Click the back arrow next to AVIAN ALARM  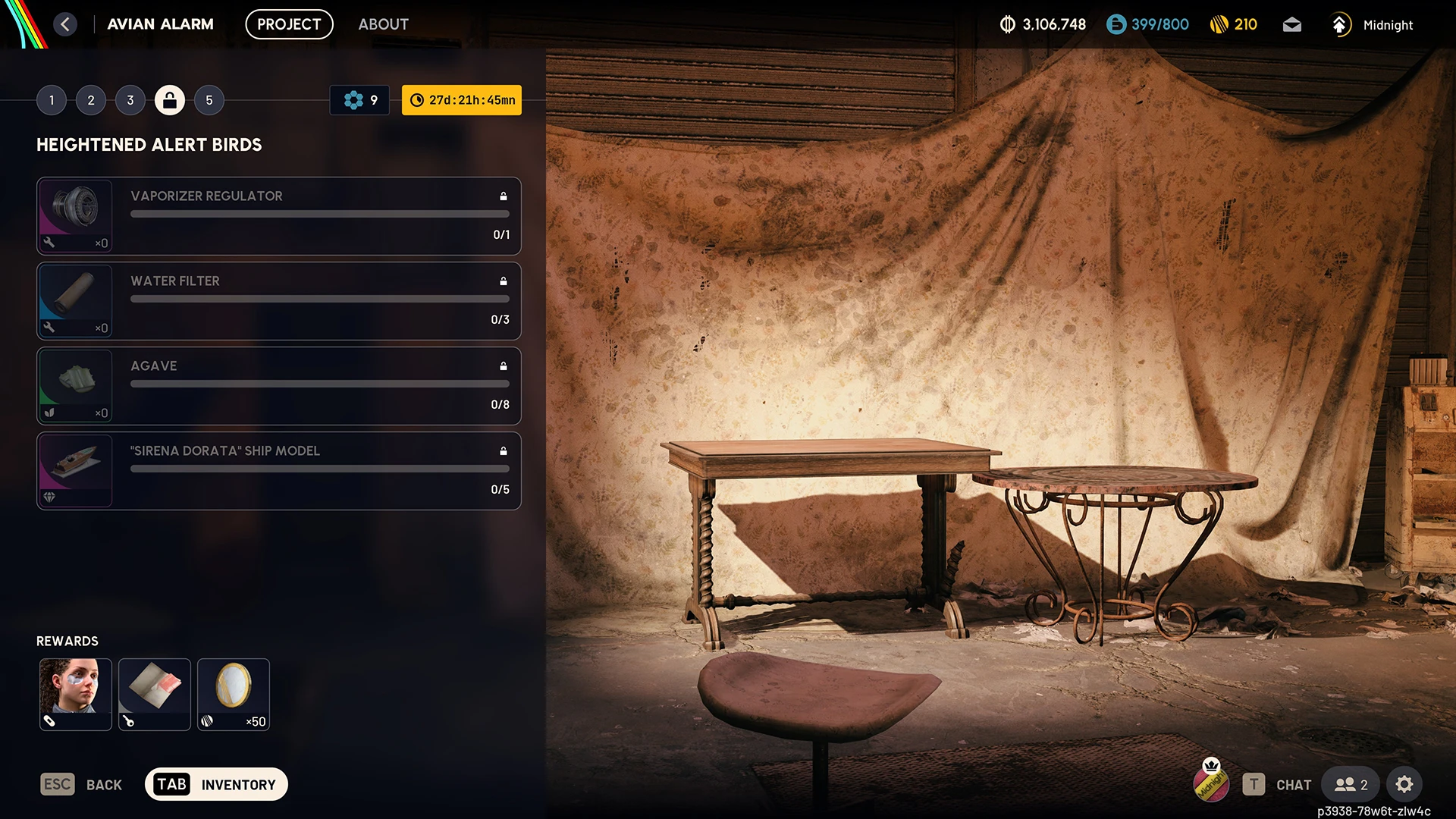click(x=65, y=24)
